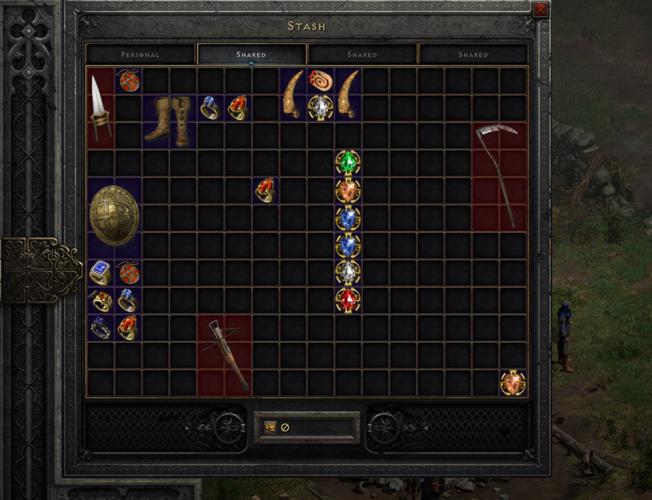The height and width of the screenshot is (500, 652).
Task: Select the crossbow in the stash
Action: pos(224,354)
